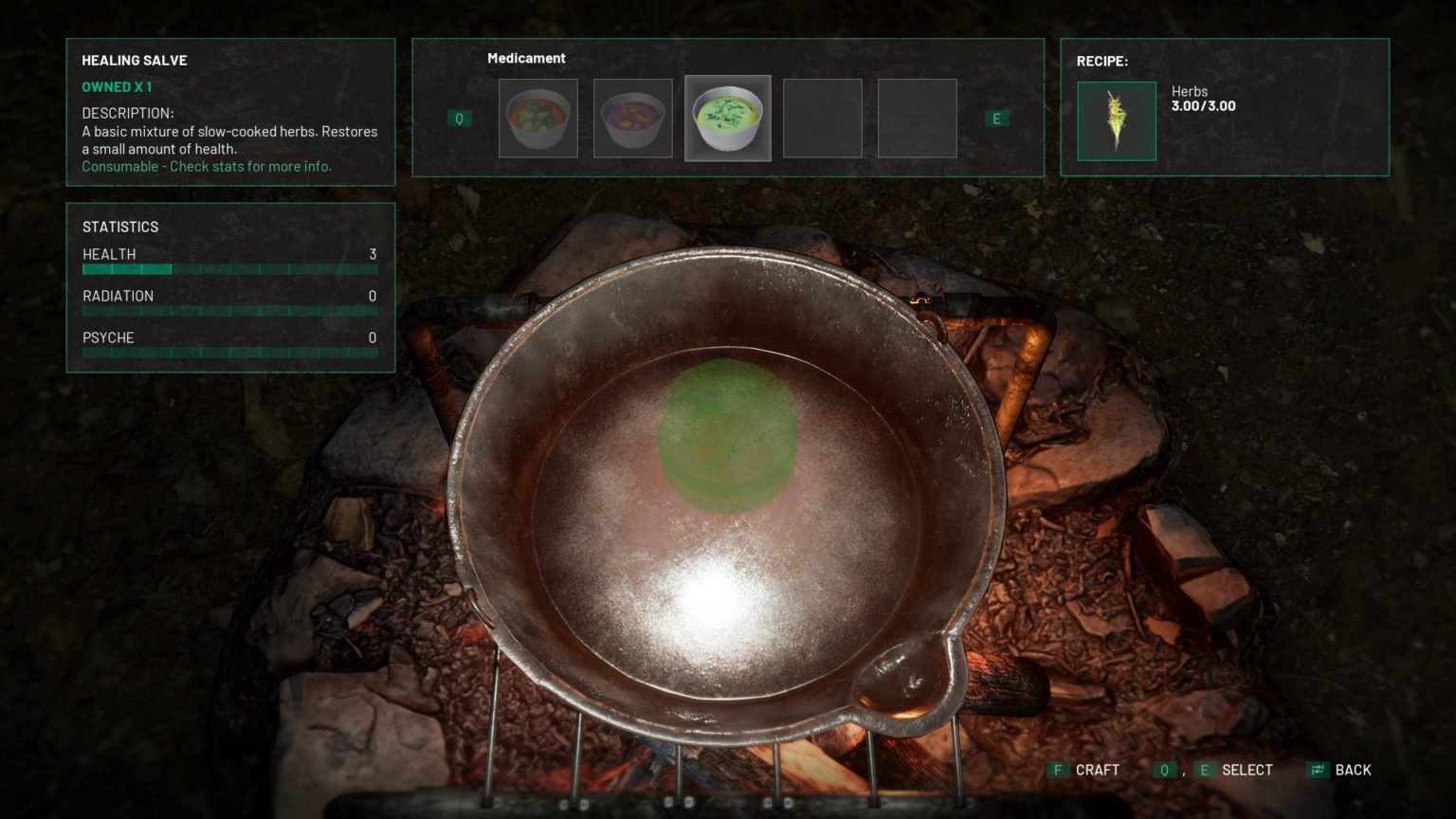Choose the purple mixture bowl recipe

632,118
